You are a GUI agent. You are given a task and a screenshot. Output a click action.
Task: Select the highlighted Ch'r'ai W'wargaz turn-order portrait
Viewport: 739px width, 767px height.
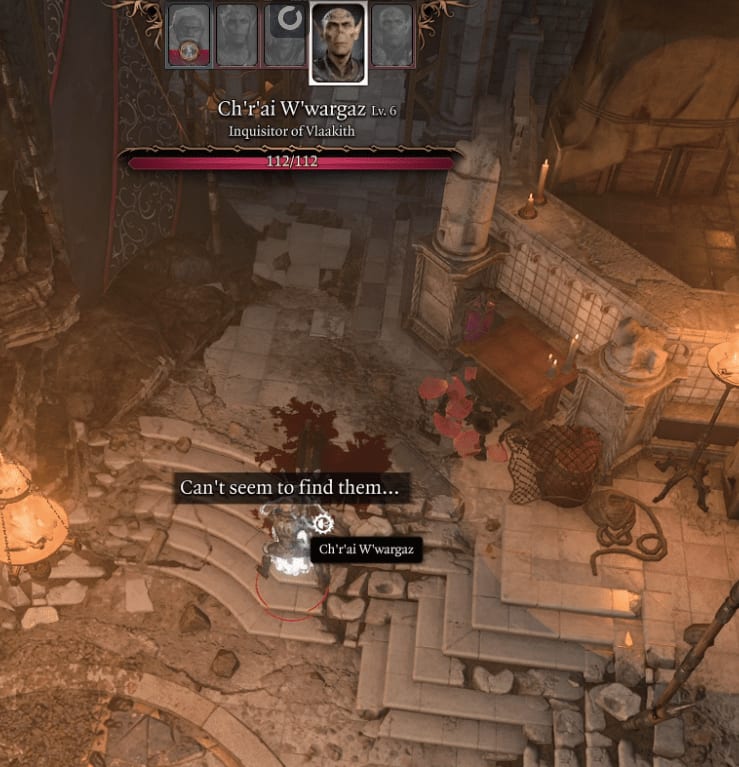338,42
